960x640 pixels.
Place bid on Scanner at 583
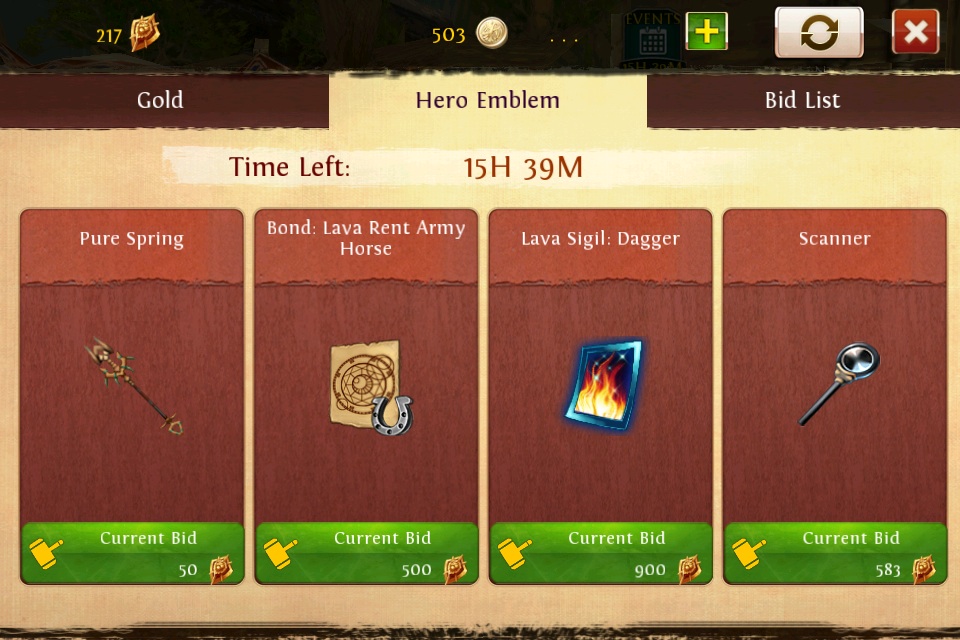[x=834, y=553]
